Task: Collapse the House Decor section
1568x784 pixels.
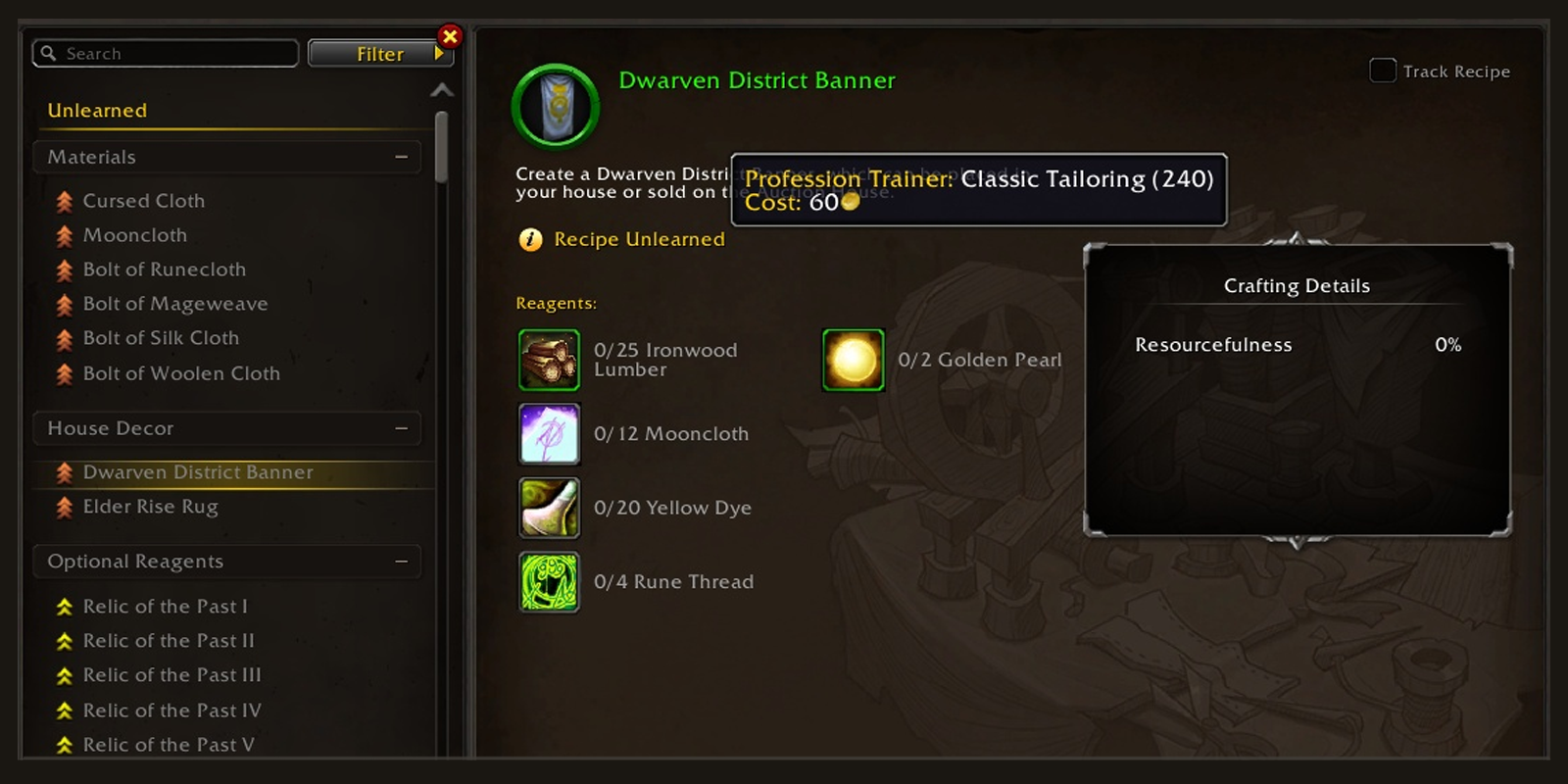Action: coord(400,428)
